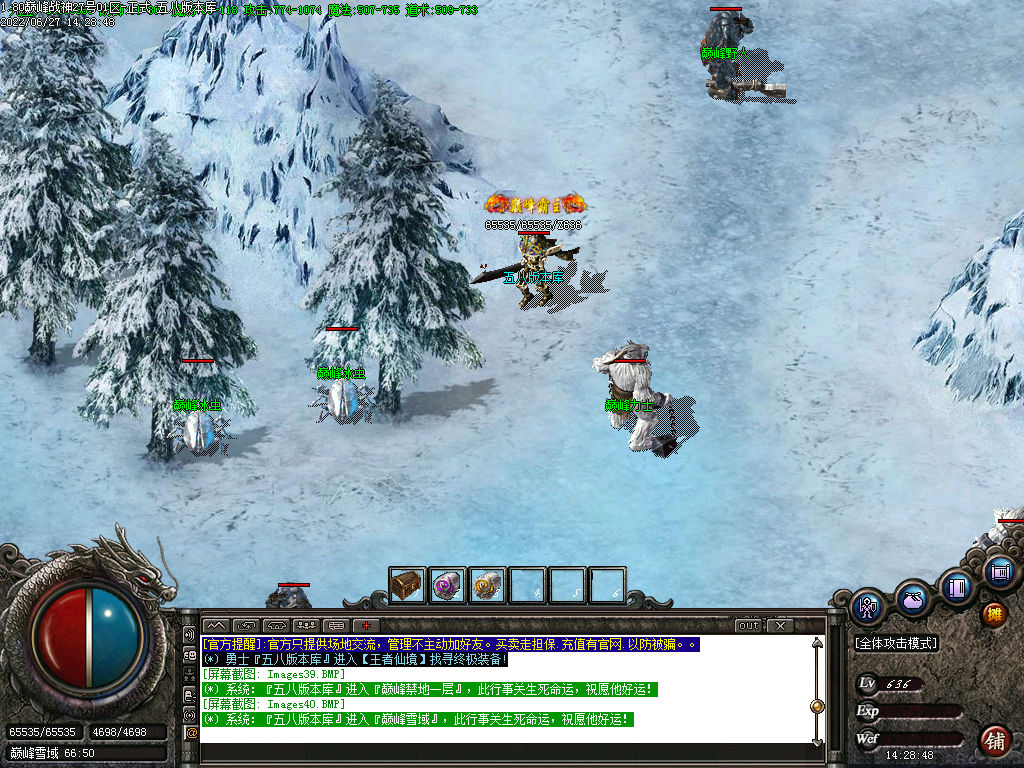Screen dimensions: 1024x768
Task: Click the mountain-shaped chat toolbar button
Action: click(215, 626)
